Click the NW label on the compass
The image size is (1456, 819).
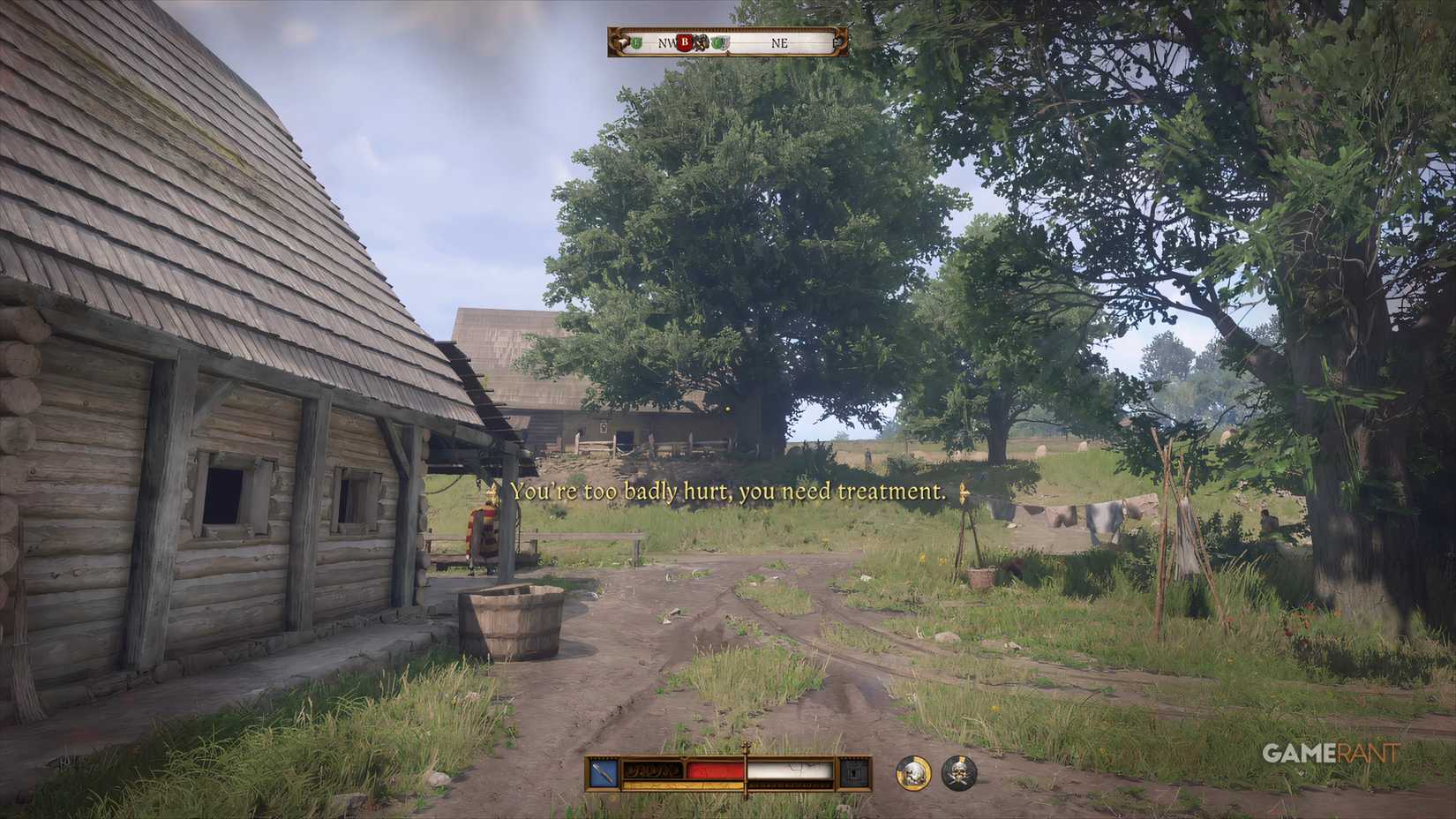pyautogui.click(x=665, y=42)
